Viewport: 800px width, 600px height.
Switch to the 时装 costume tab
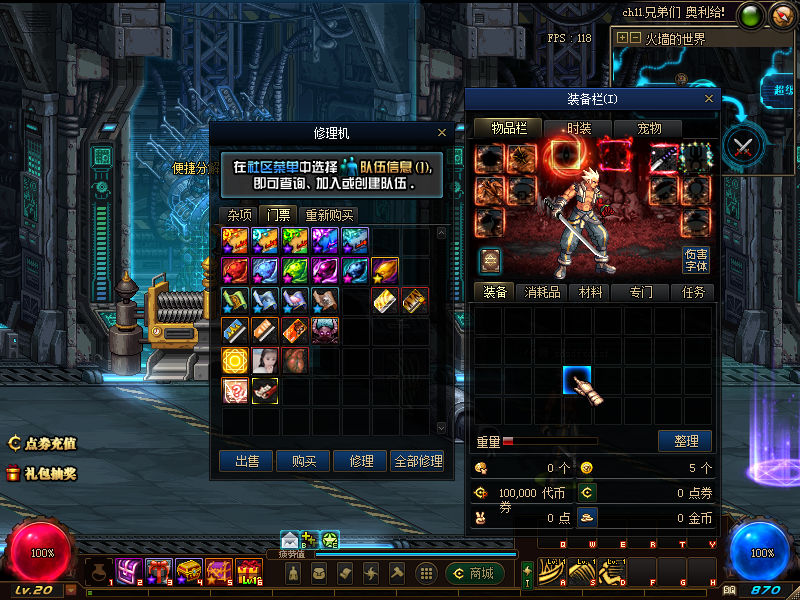[578, 128]
